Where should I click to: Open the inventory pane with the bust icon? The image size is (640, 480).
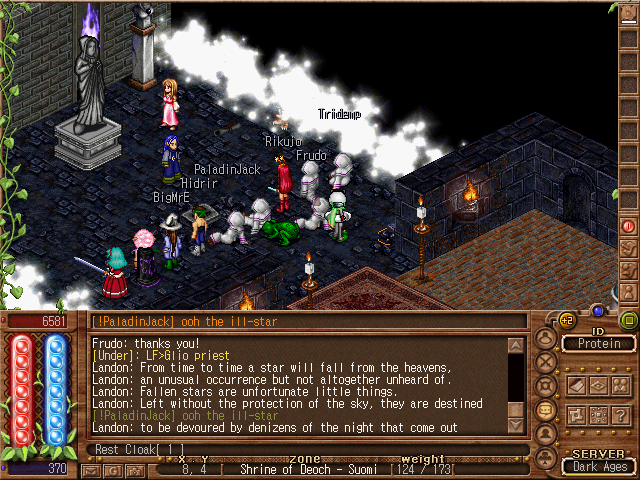tap(545, 338)
